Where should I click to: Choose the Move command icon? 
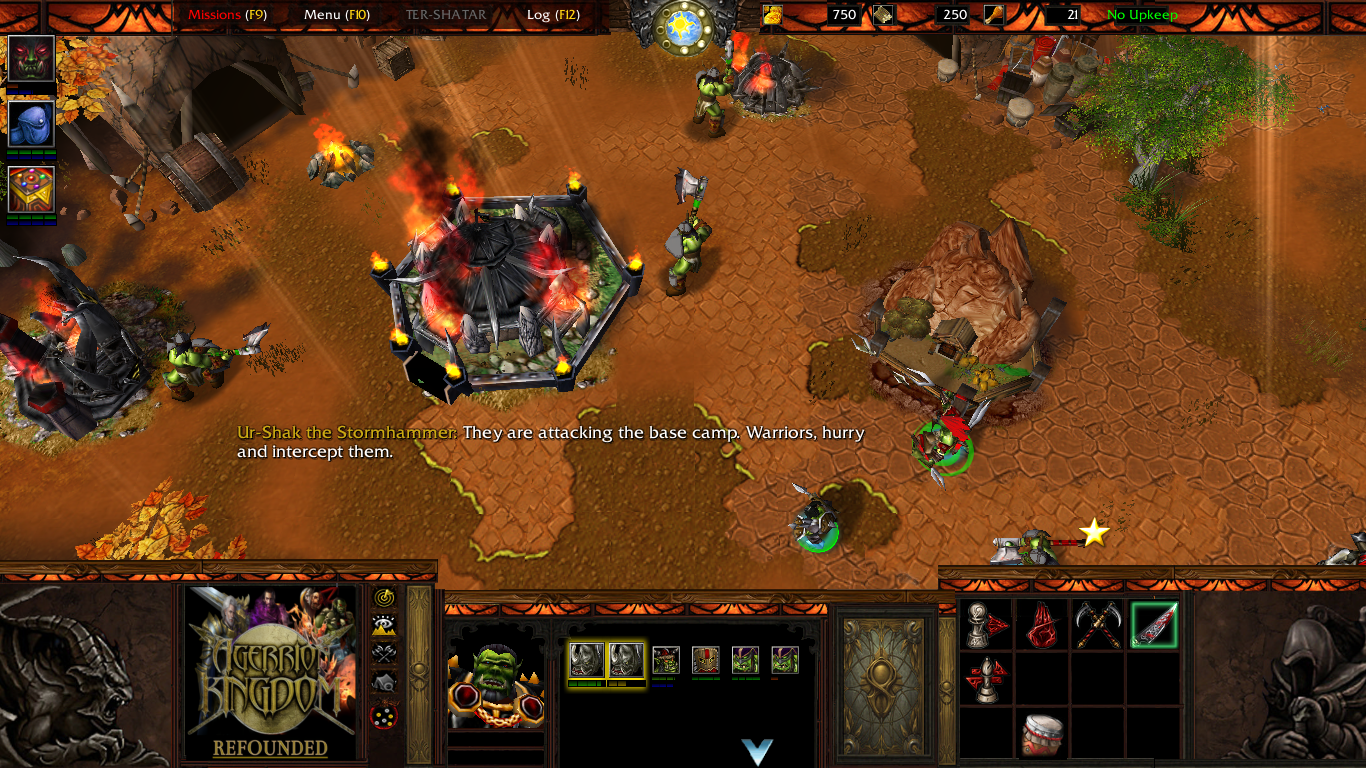(x=985, y=625)
